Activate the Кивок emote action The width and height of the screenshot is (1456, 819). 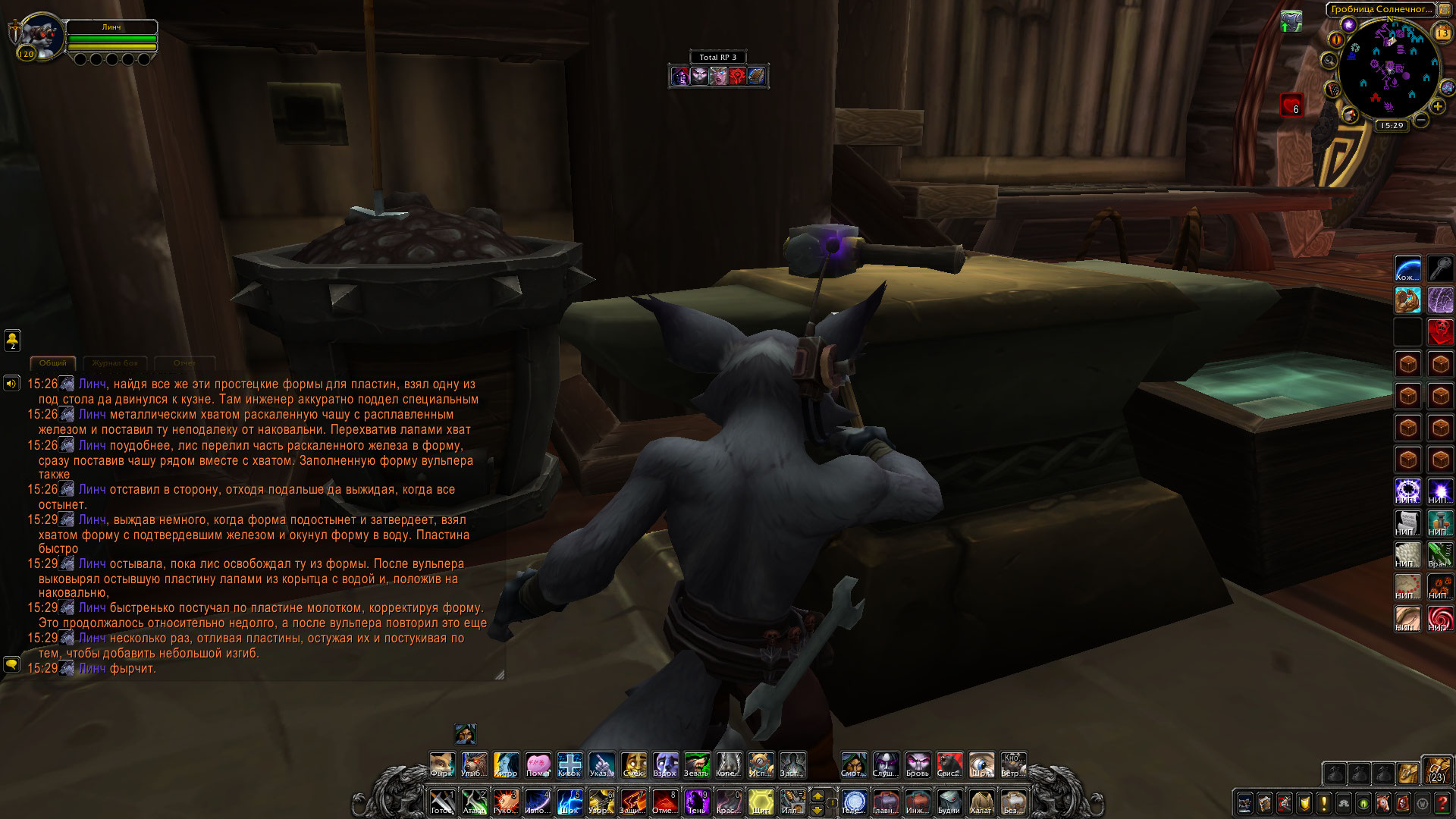click(570, 764)
